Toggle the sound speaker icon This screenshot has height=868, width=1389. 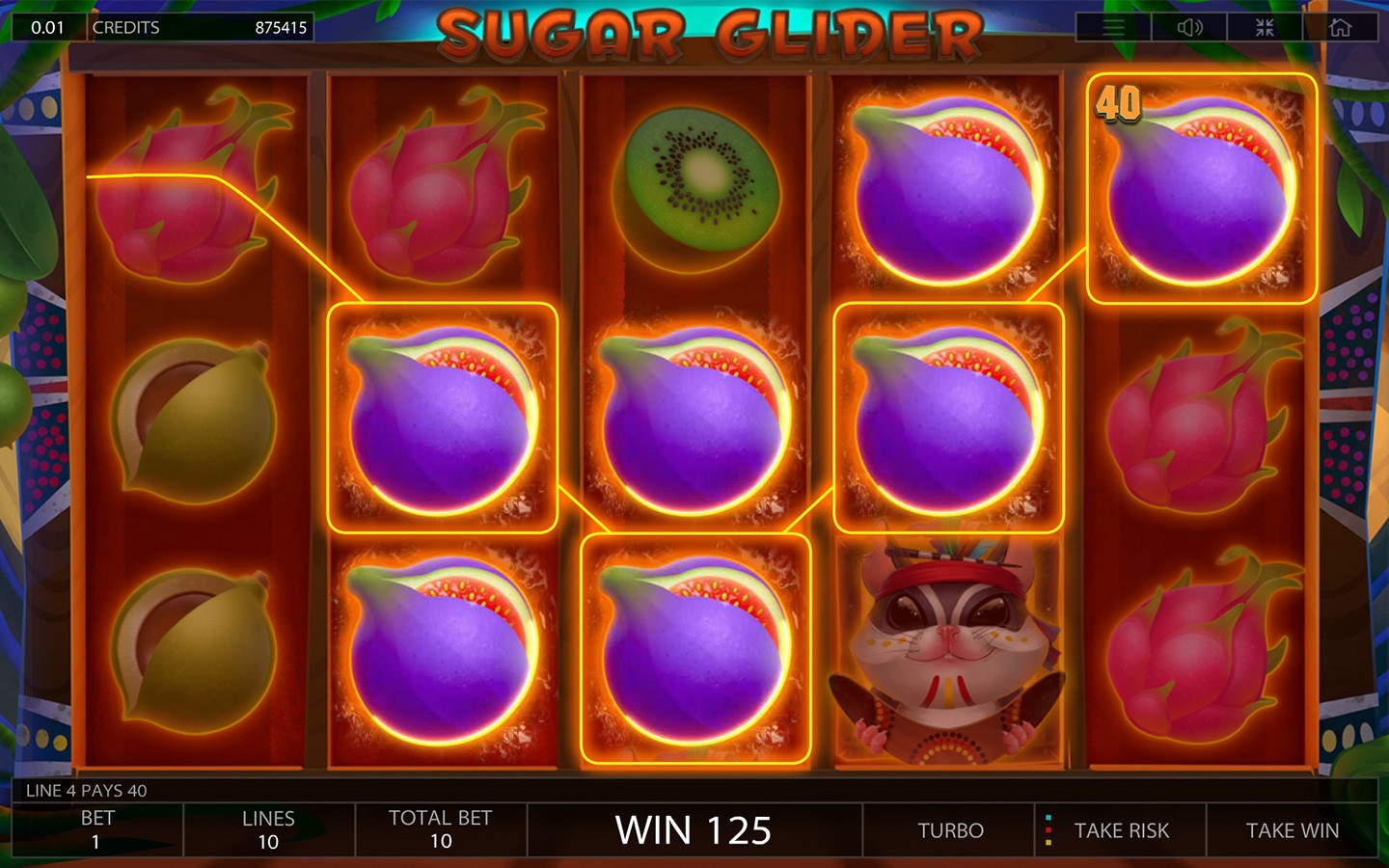pyautogui.click(x=1189, y=27)
